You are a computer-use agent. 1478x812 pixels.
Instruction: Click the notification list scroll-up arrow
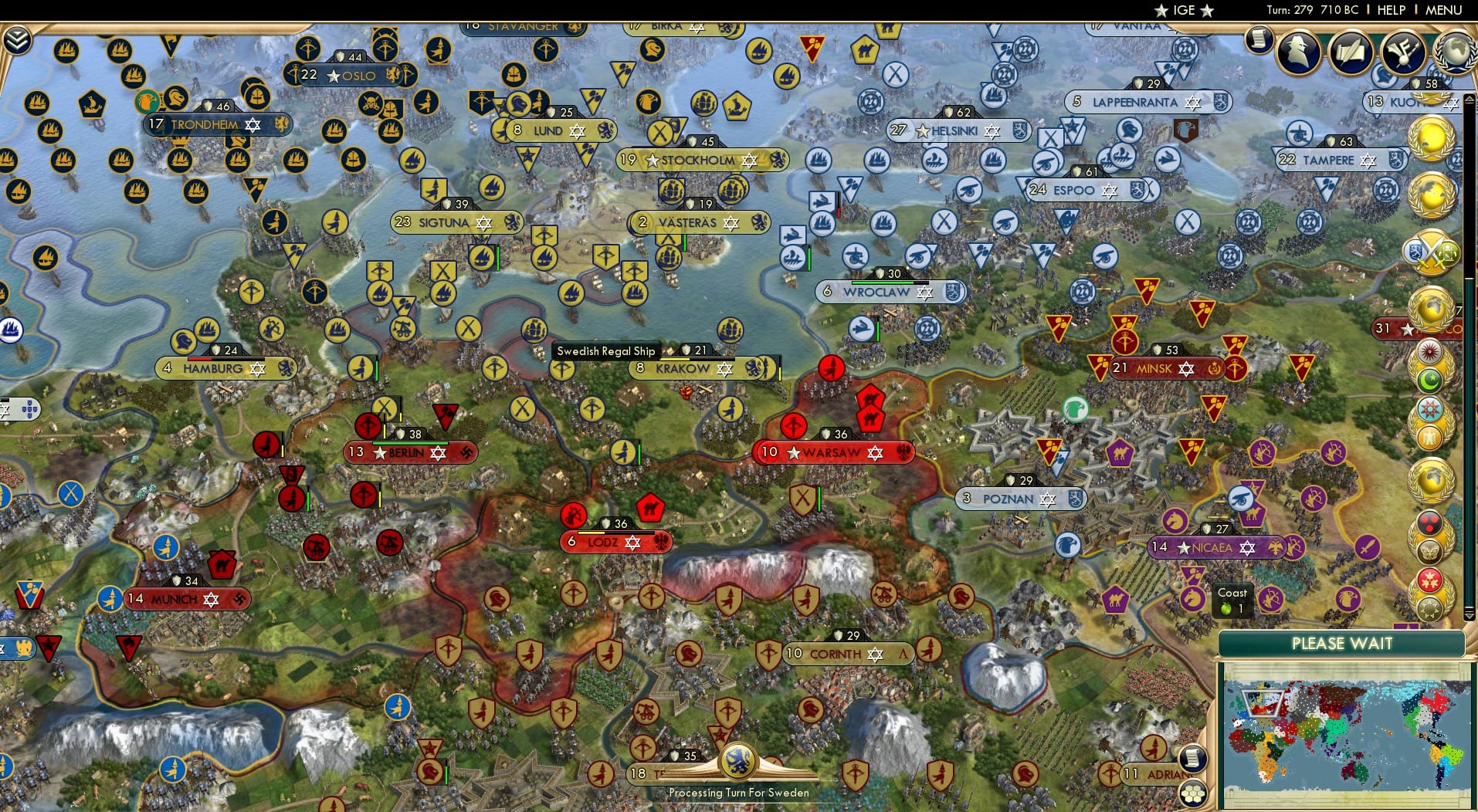coord(1468,98)
